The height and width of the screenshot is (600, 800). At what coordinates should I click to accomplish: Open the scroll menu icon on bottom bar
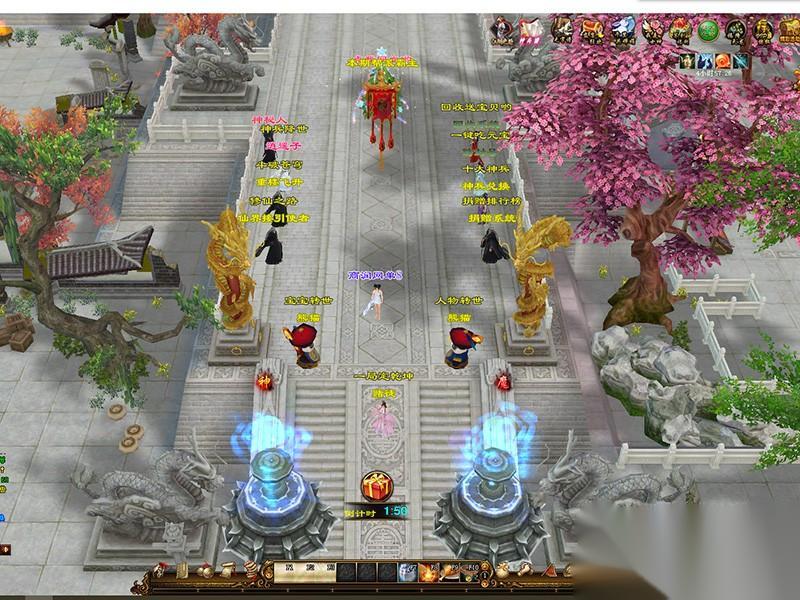coord(226,571)
